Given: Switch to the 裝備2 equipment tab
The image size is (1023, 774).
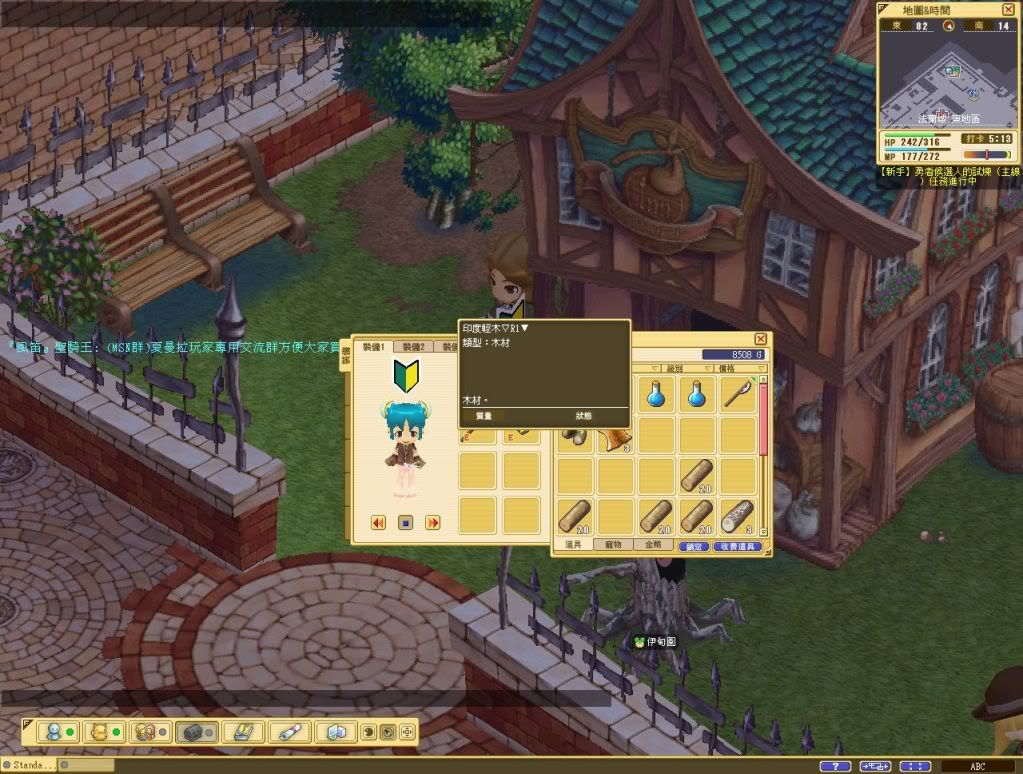Looking at the screenshot, I should [x=414, y=347].
